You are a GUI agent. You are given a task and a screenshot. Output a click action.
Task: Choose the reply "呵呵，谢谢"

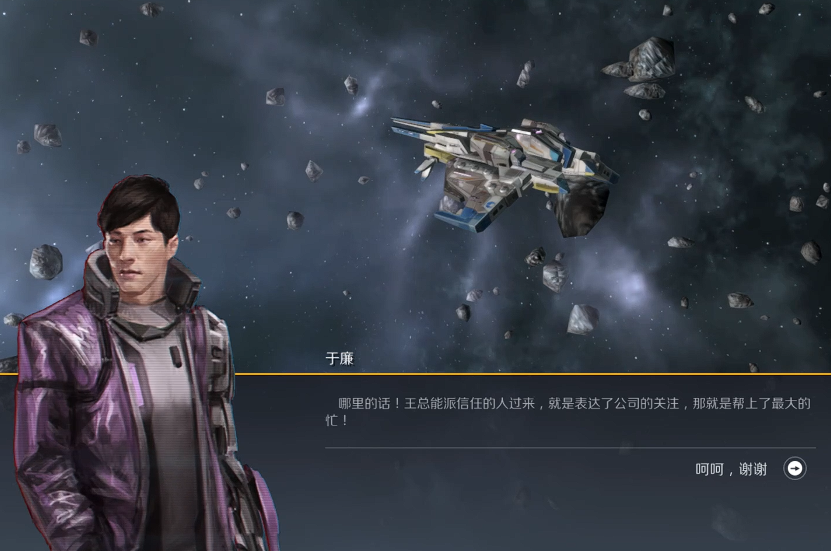731,469
